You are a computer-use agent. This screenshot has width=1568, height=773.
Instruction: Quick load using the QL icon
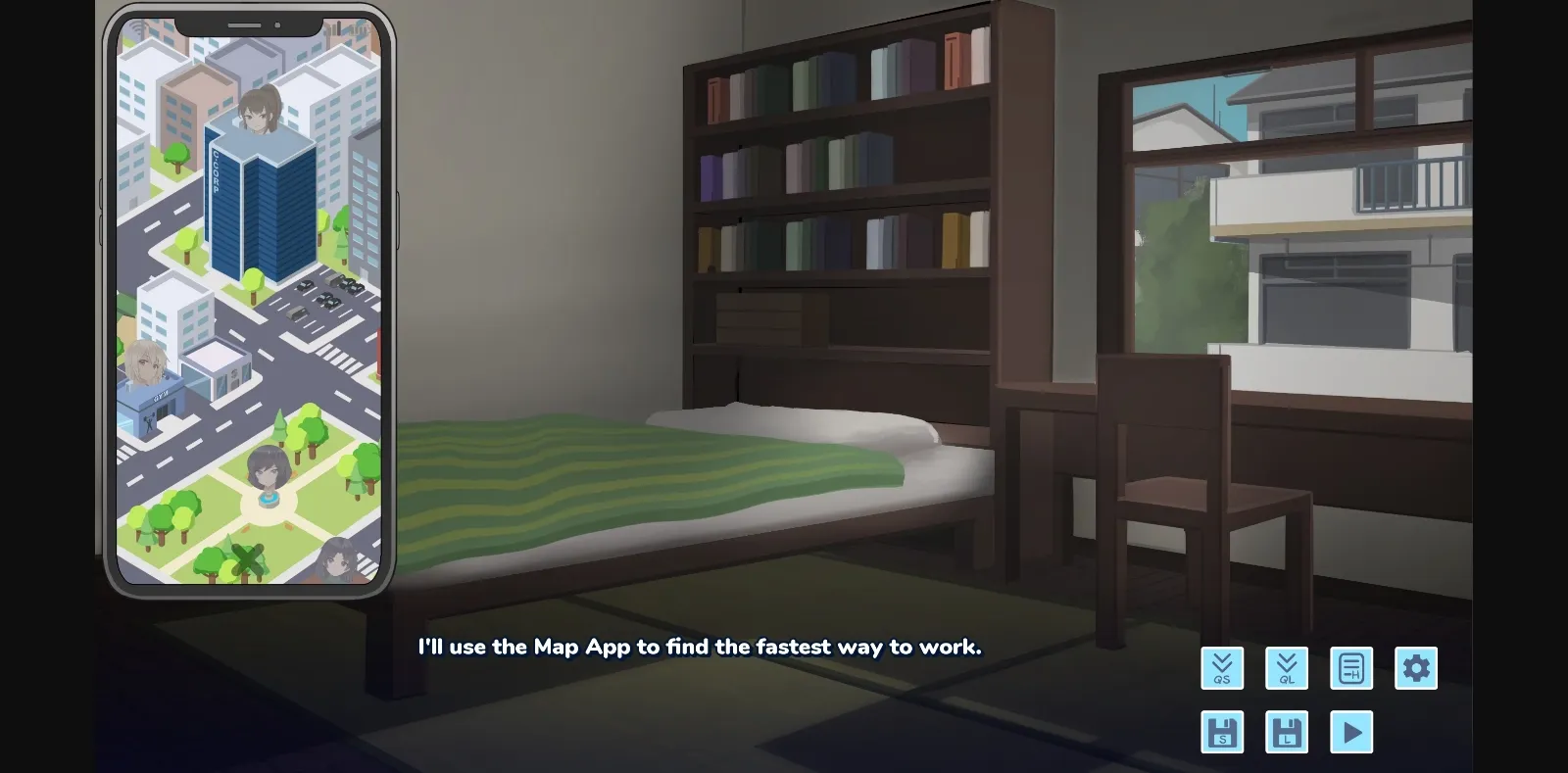[1288, 668]
